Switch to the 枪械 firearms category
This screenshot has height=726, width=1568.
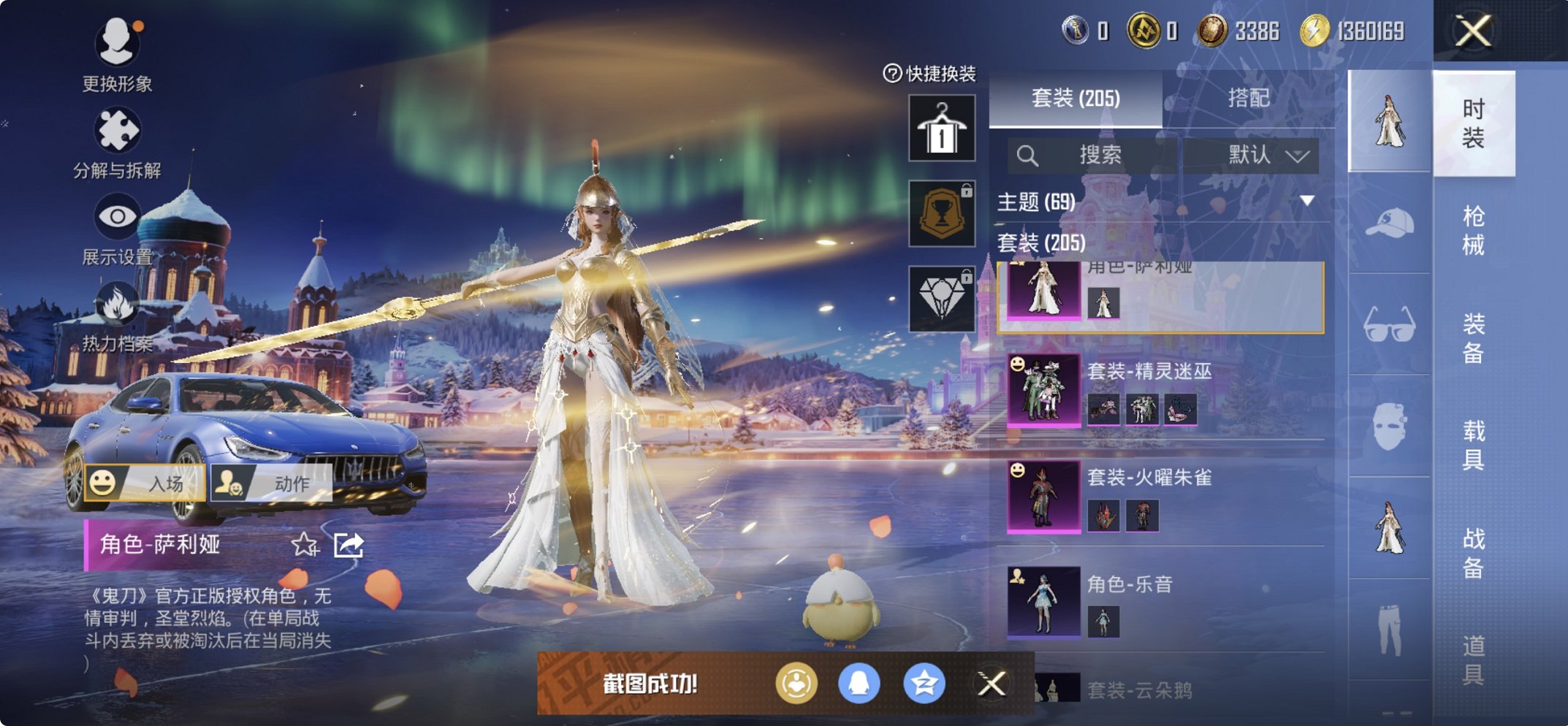click(x=1473, y=230)
